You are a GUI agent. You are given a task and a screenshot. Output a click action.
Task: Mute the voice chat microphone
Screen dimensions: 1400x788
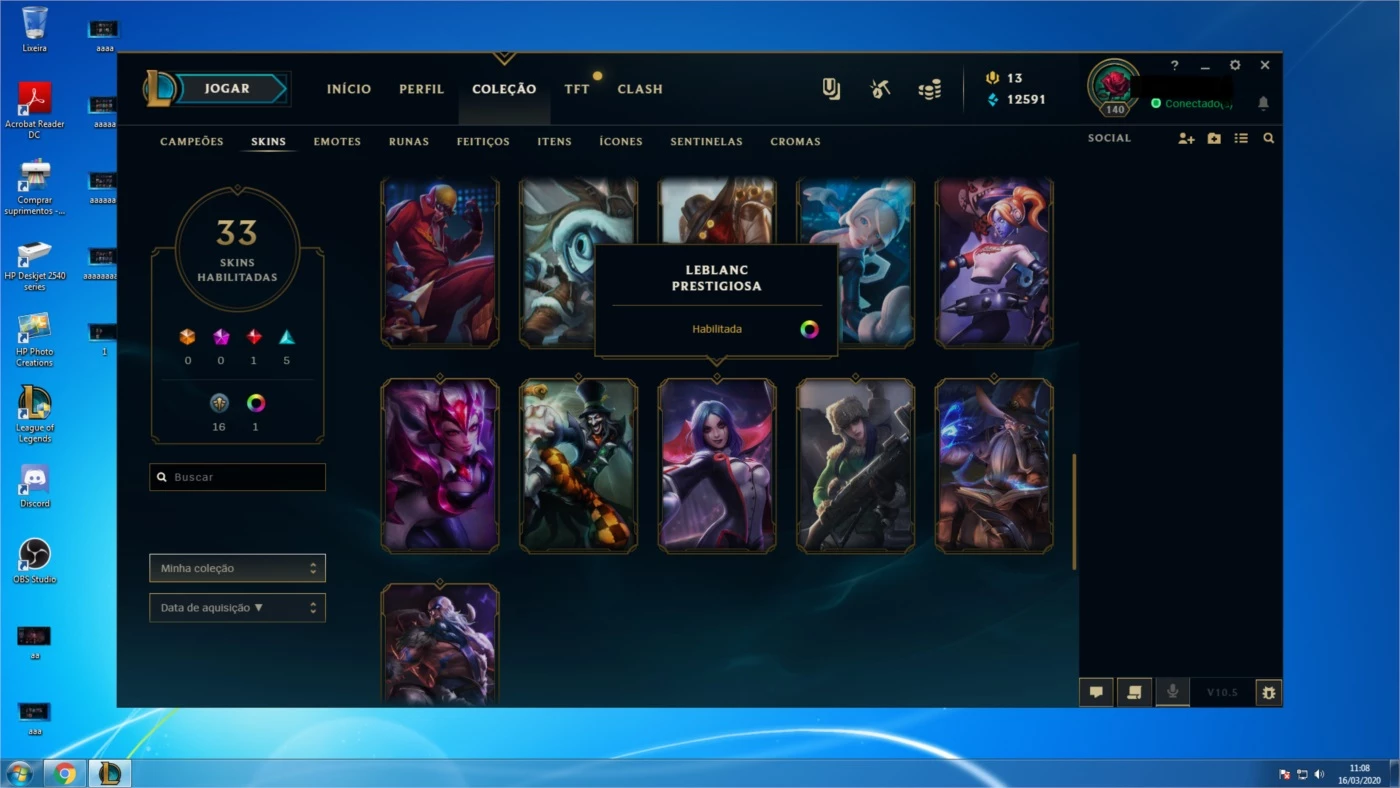coord(1172,691)
